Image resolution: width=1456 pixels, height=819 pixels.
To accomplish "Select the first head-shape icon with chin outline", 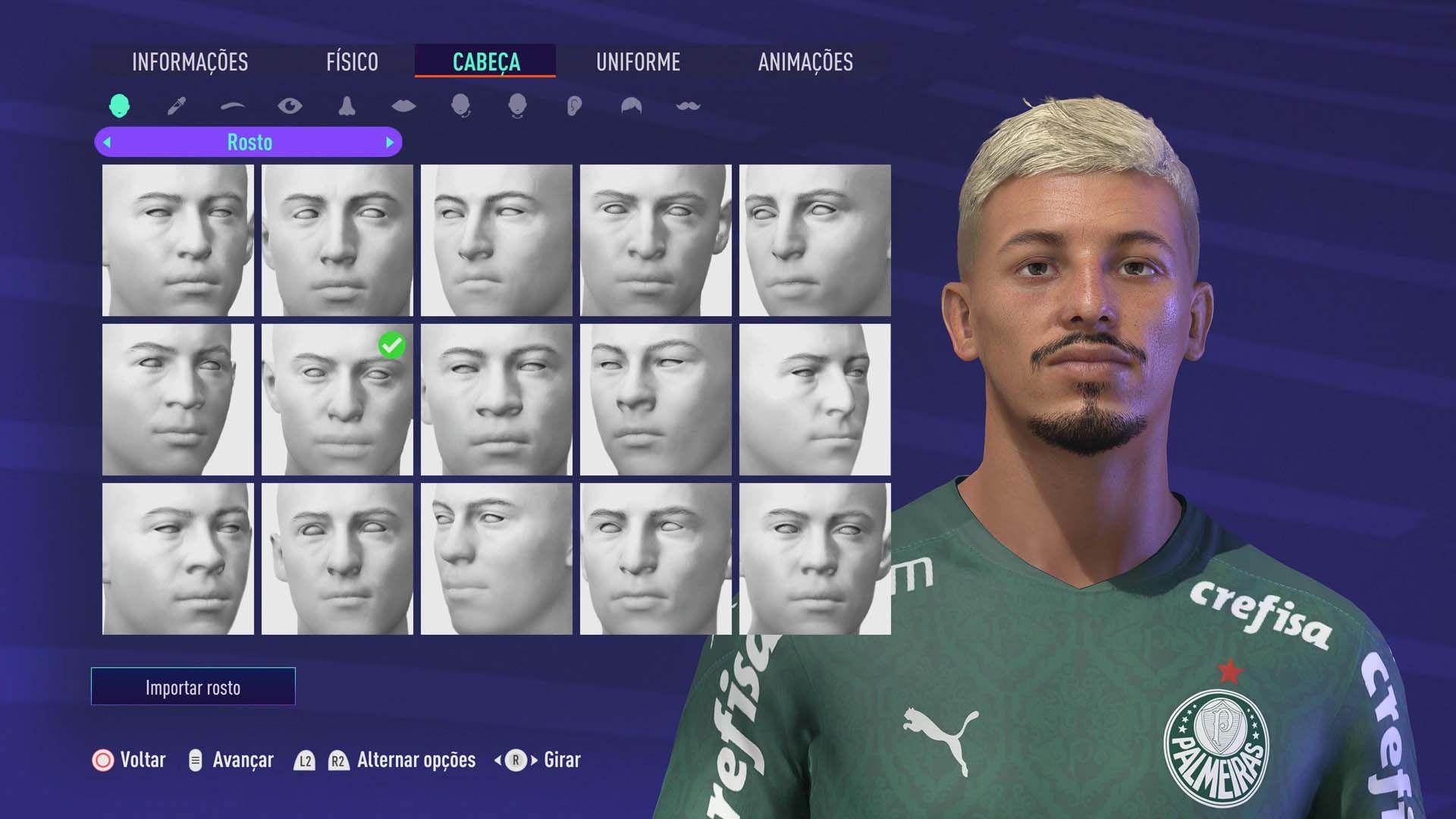I will pos(462,106).
